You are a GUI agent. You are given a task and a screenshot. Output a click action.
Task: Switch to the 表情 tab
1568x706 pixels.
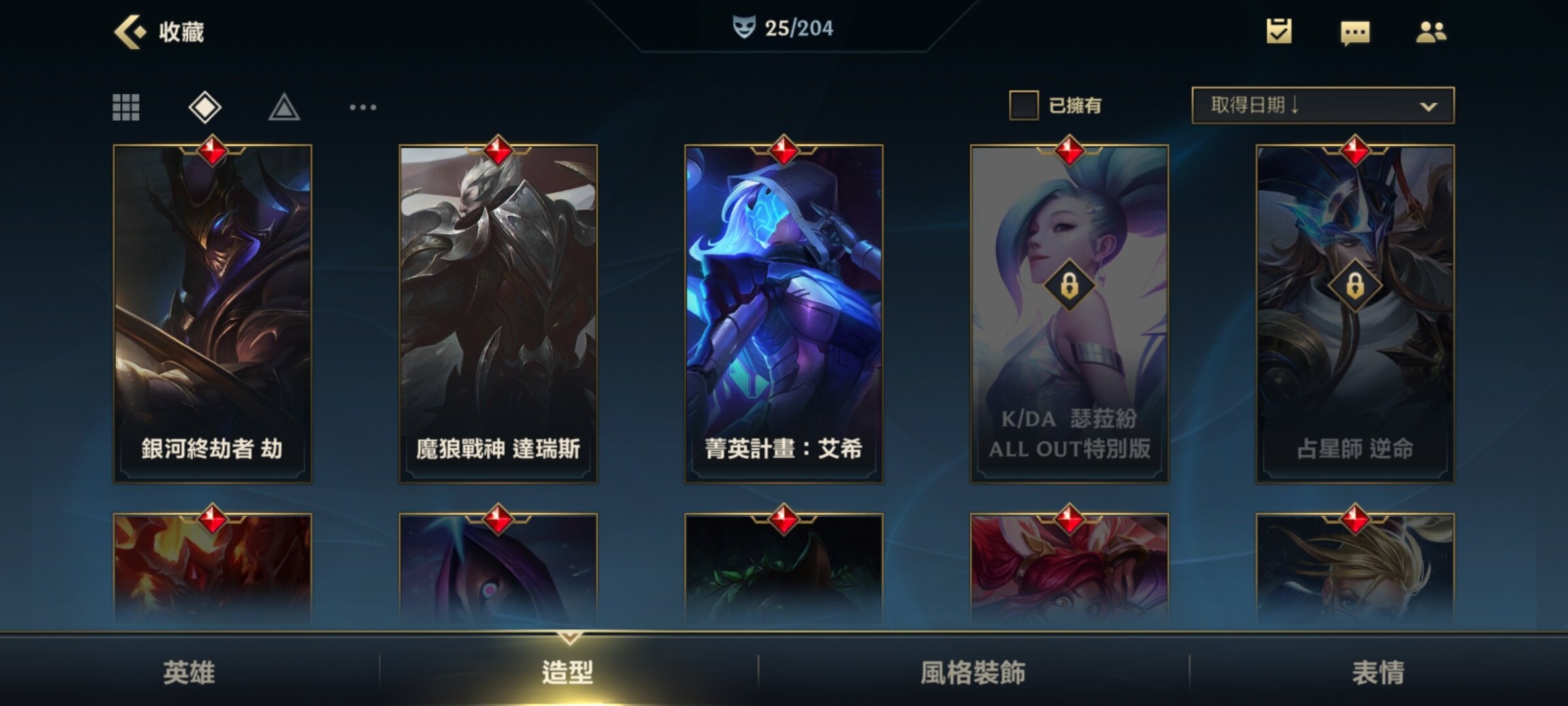coord(1378,672)
